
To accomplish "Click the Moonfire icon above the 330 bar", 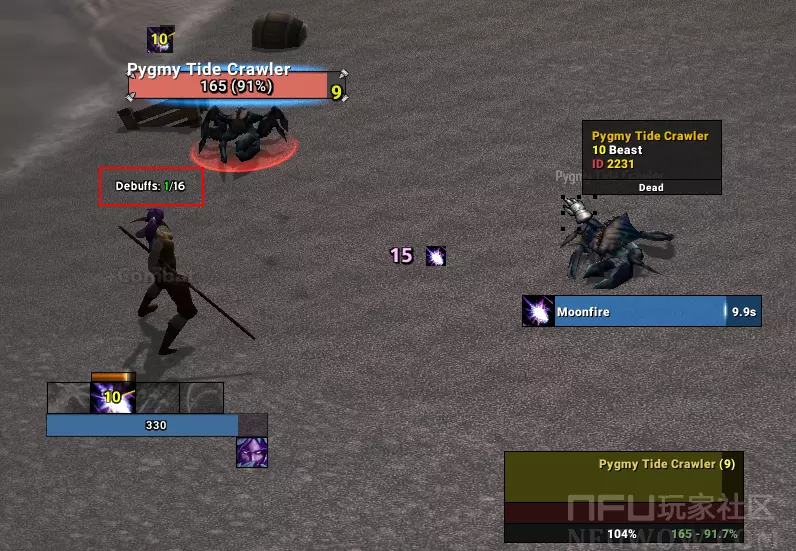I will (x=113, y=397).
